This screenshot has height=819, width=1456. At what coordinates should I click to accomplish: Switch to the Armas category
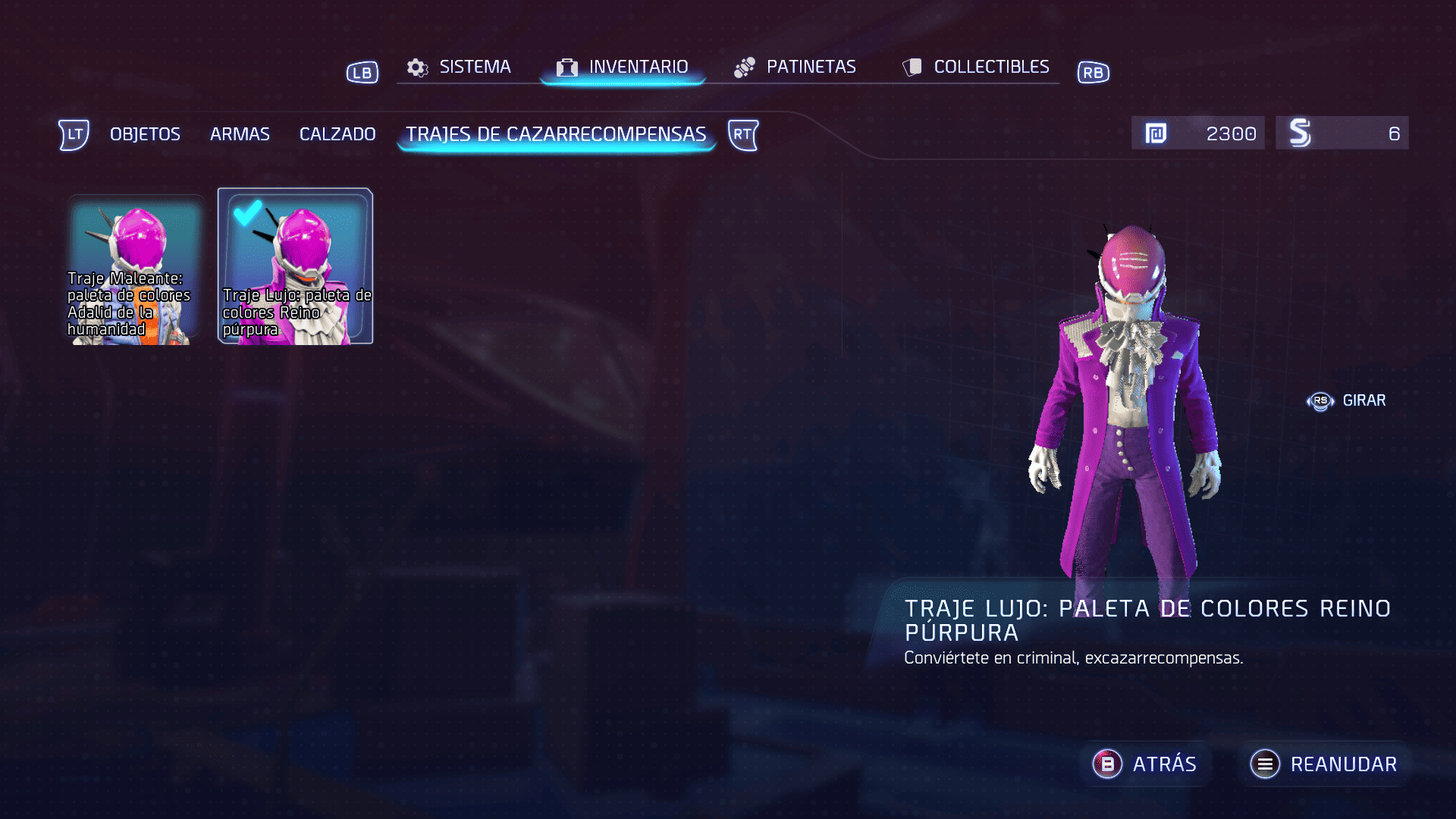click(x=240, y=134)
